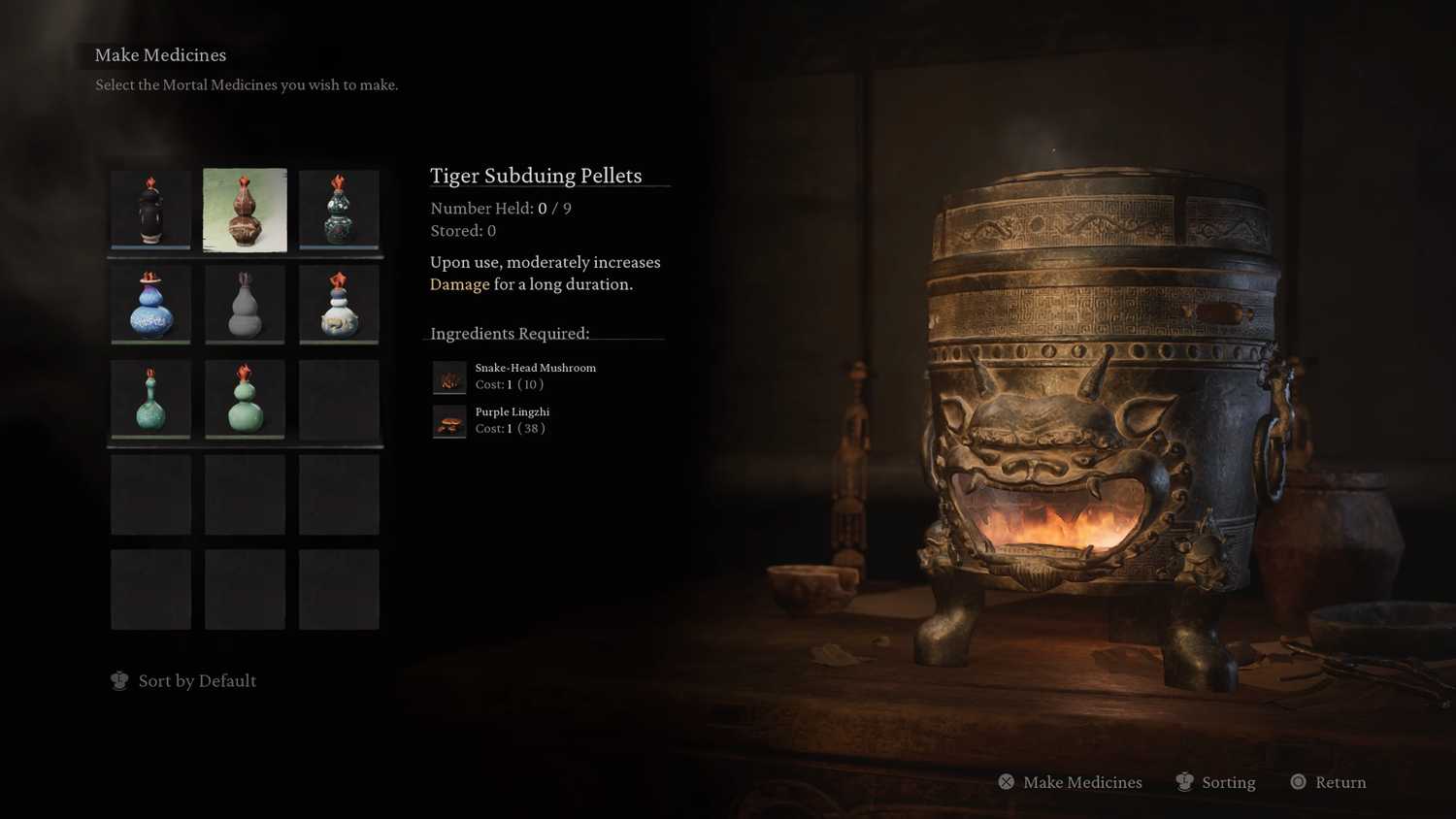Click the Purple Lingzhi ingredient icon
This screenshot has width=1456, height=819.
coord(449,421)
